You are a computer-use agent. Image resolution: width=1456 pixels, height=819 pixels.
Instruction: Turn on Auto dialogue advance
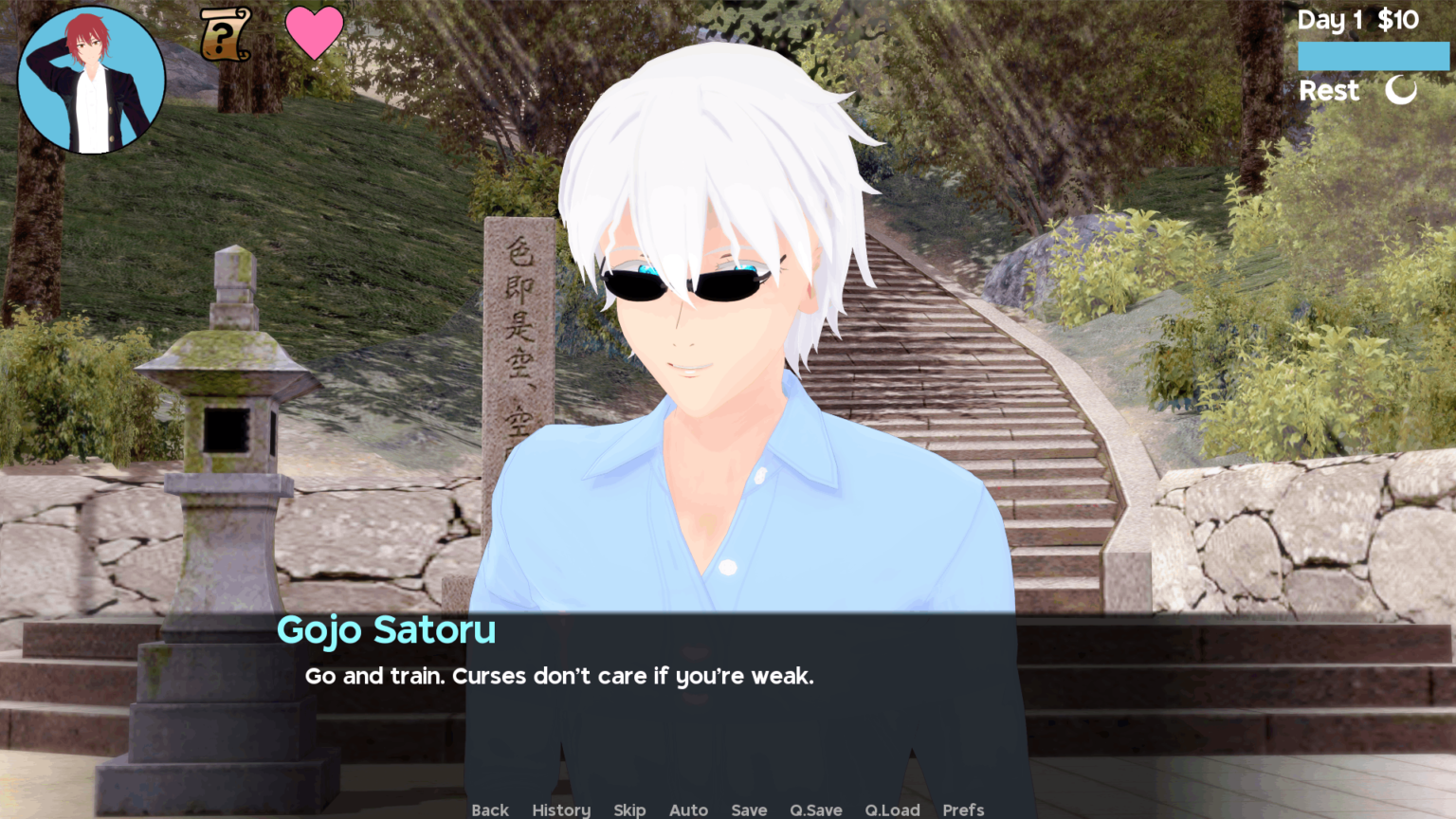pyautogui.click(x=688, y=810)
